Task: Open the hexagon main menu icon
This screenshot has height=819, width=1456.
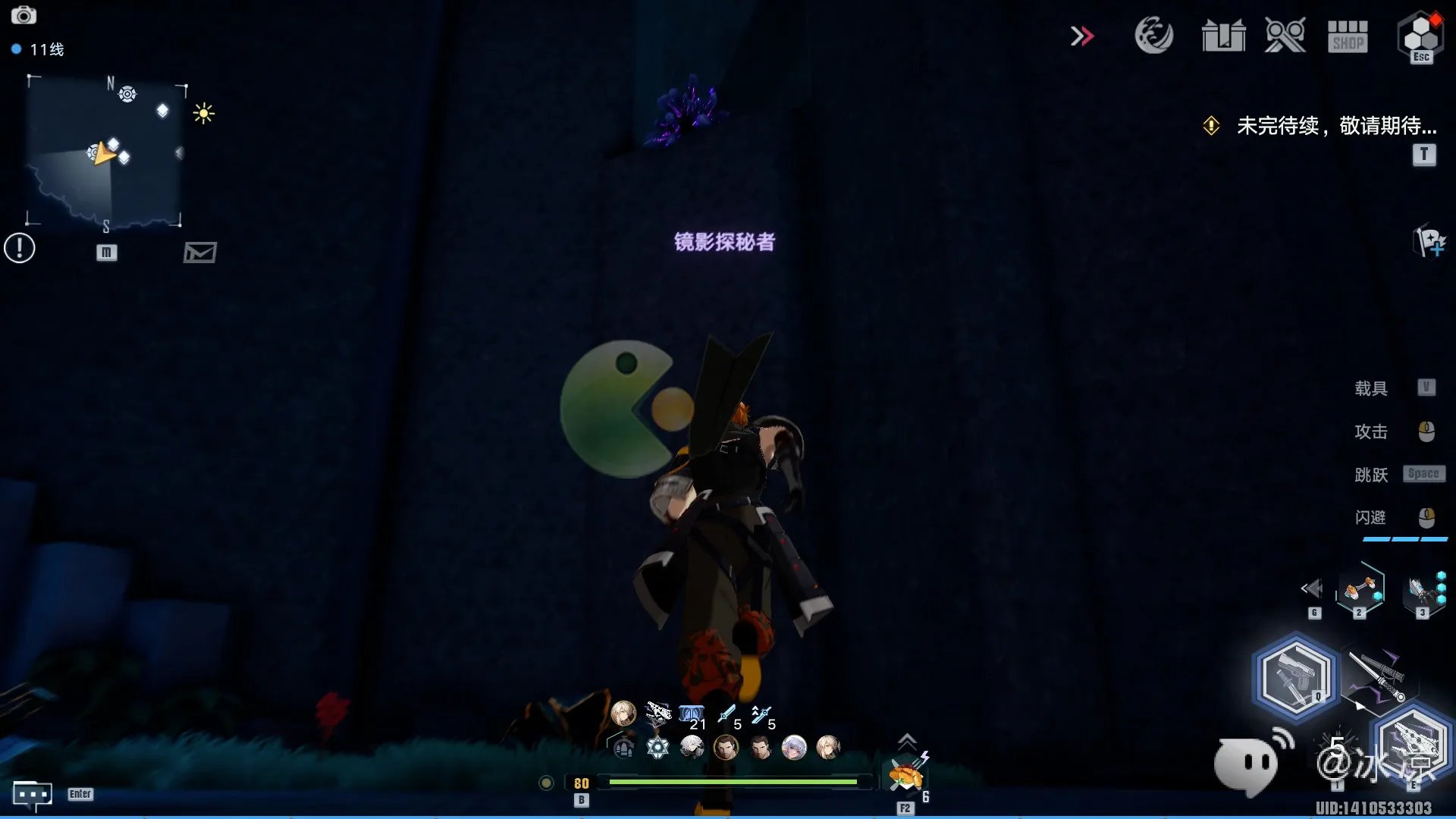Action: (1420, 36)
